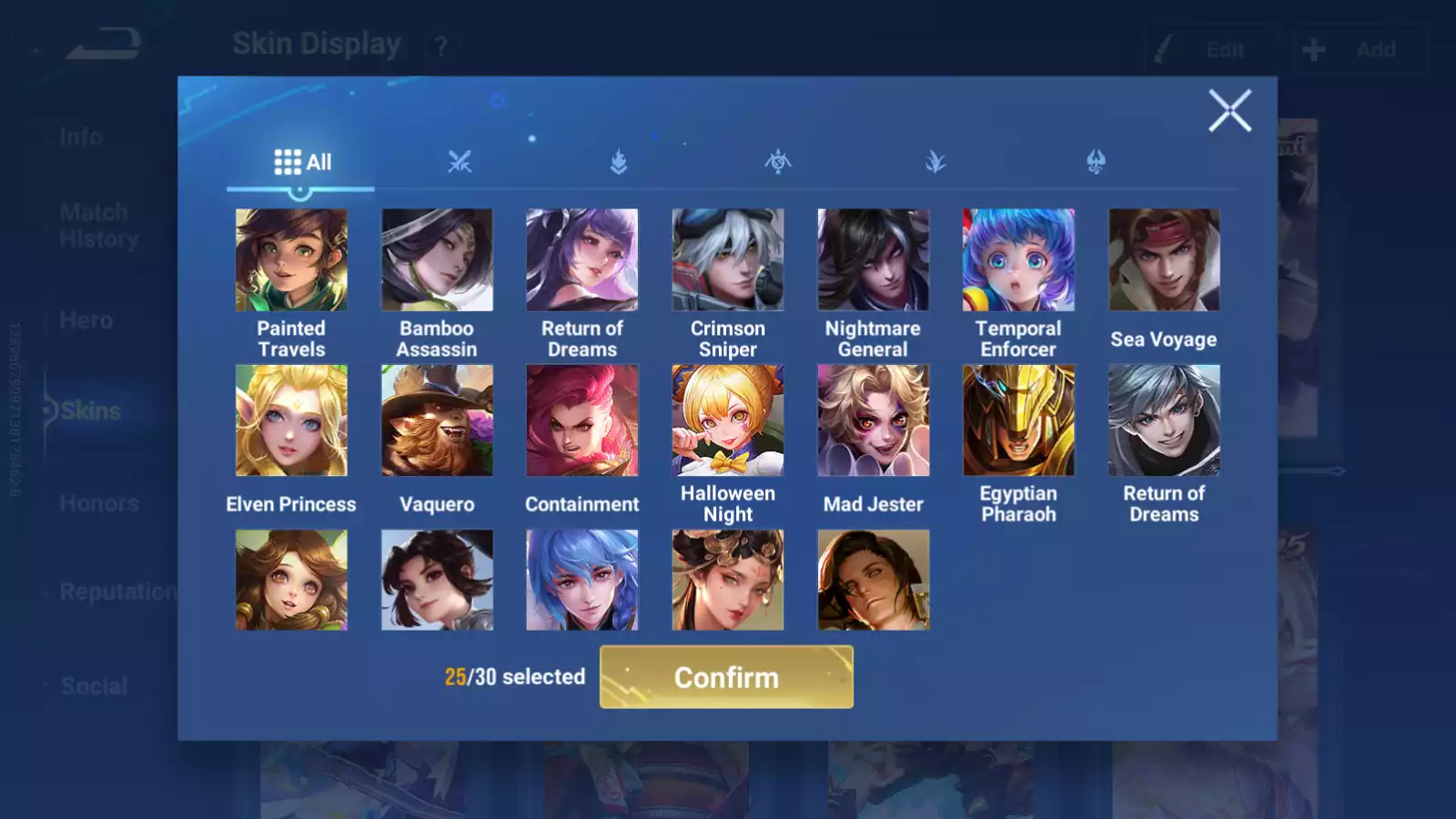This screenshot has width=1456, height=819.
Task: Click the compass Mage role filter icon
Action: click(x=777, y=162)
